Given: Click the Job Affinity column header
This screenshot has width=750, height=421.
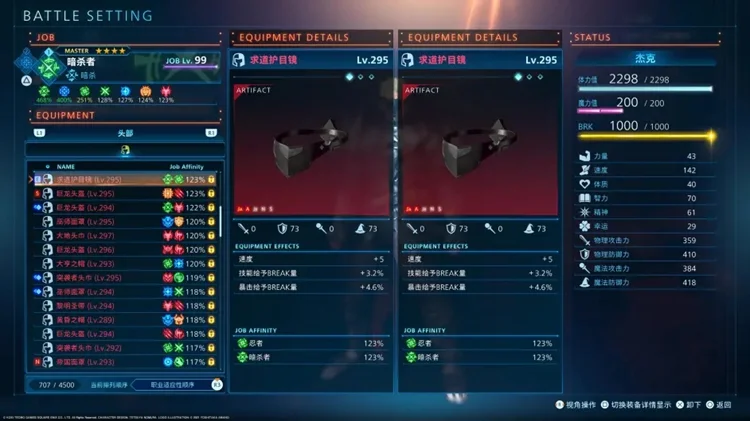Looking at the screenshot, I should pyautogui.click(x=188, y=166).
